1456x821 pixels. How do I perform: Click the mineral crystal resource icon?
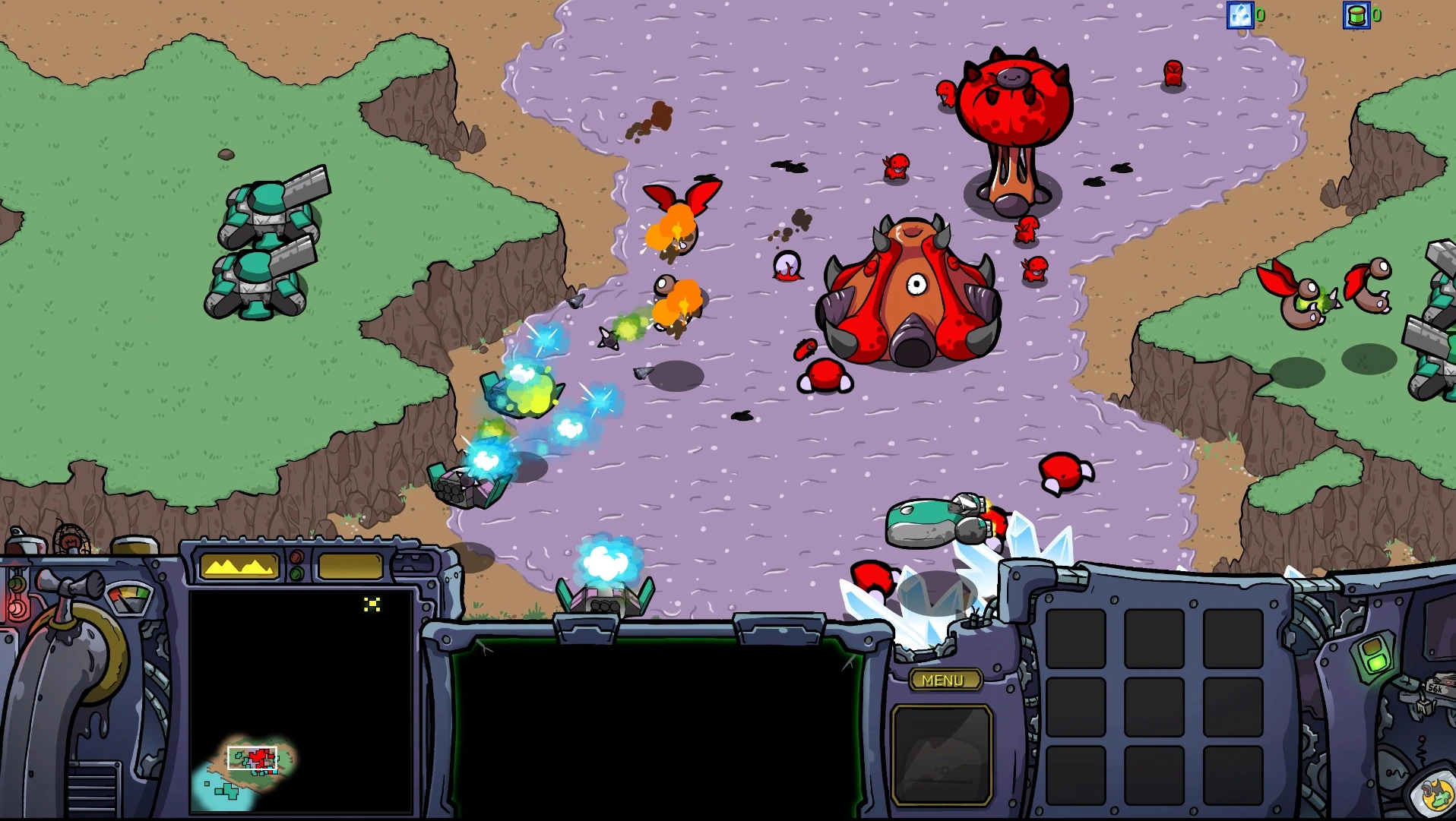pyautogui.click(x=1242, y=14)
